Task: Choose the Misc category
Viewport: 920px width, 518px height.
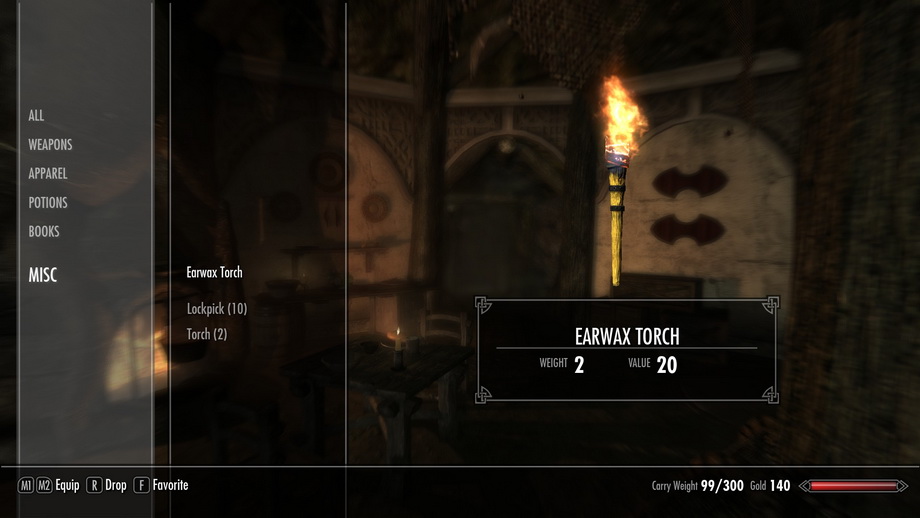Action: [x=43, y=275]
